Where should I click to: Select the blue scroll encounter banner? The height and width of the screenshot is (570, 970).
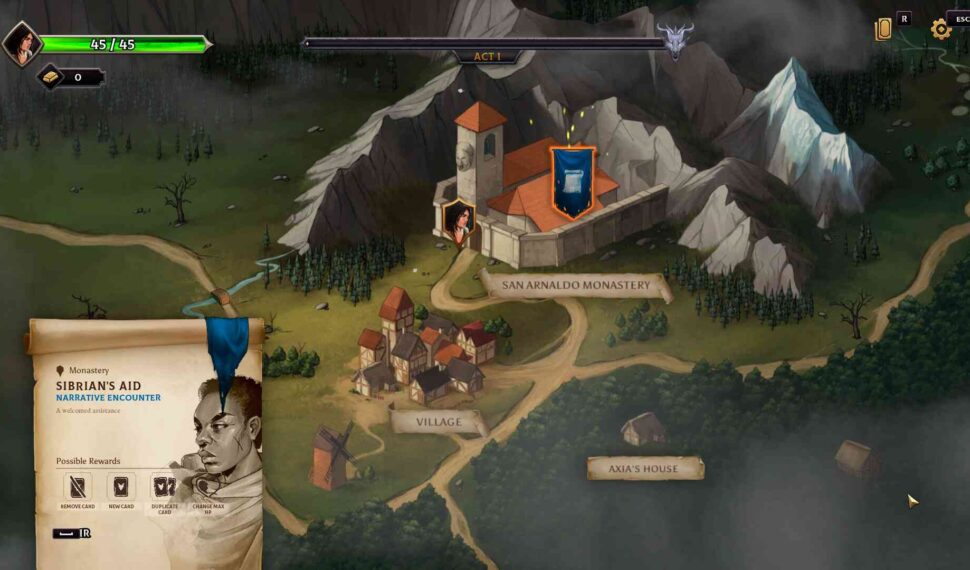pyautogui.click(x=572, y=182)
